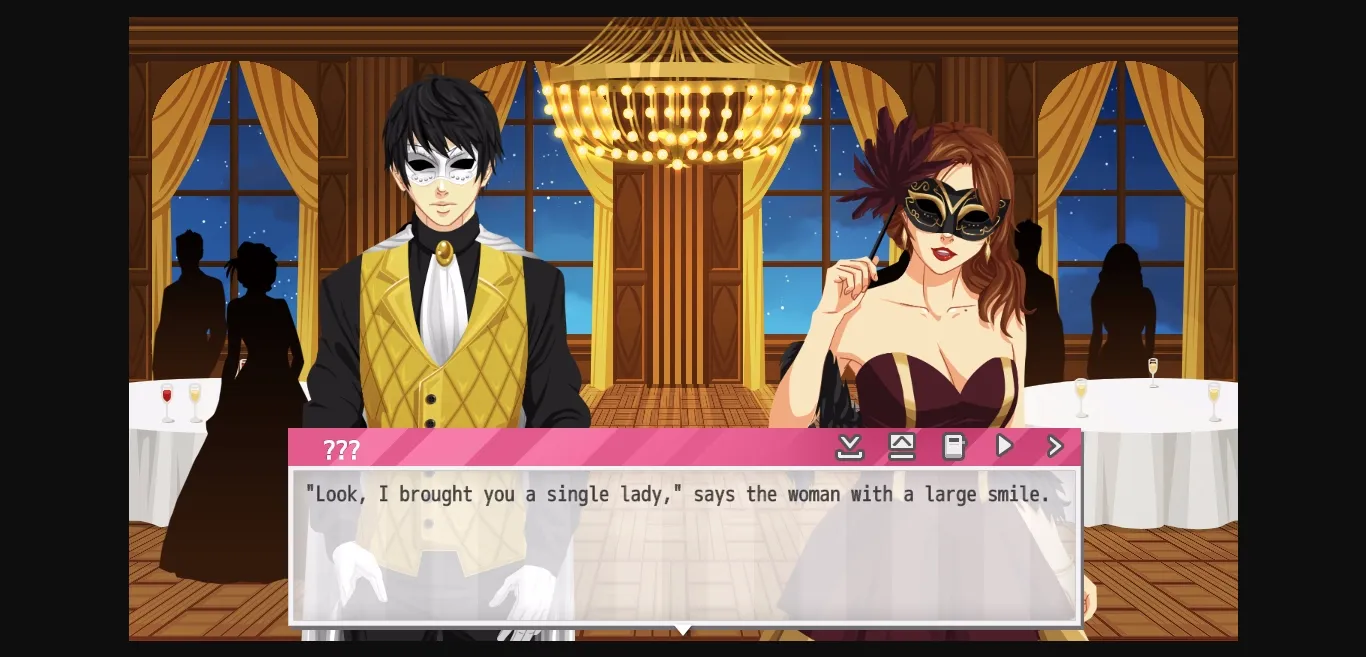Click the load icon with the upward arrow
1366x657 pixels.
pos(902,447)
